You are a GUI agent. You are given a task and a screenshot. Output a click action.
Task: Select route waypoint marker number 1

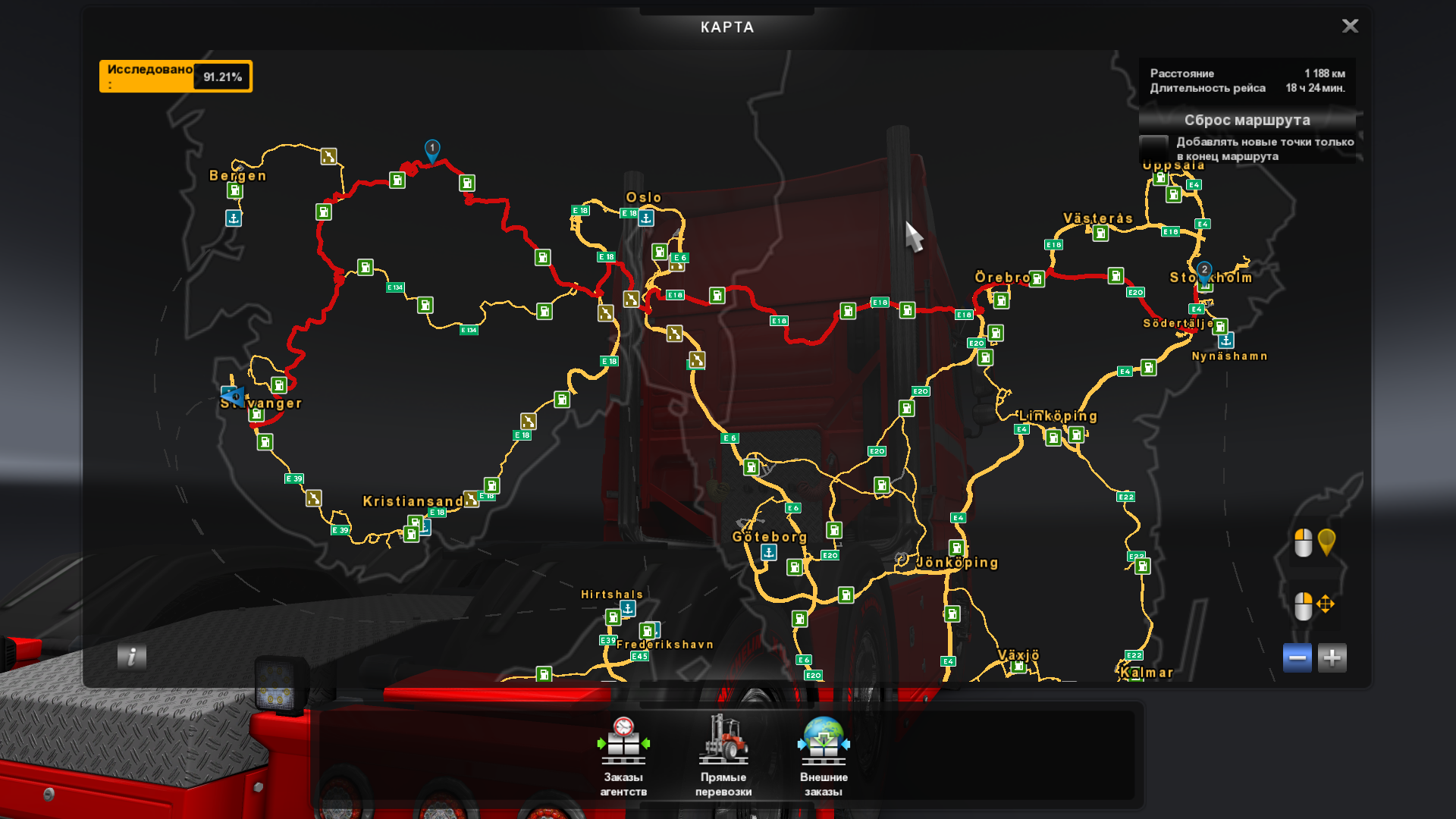[432, 149]
